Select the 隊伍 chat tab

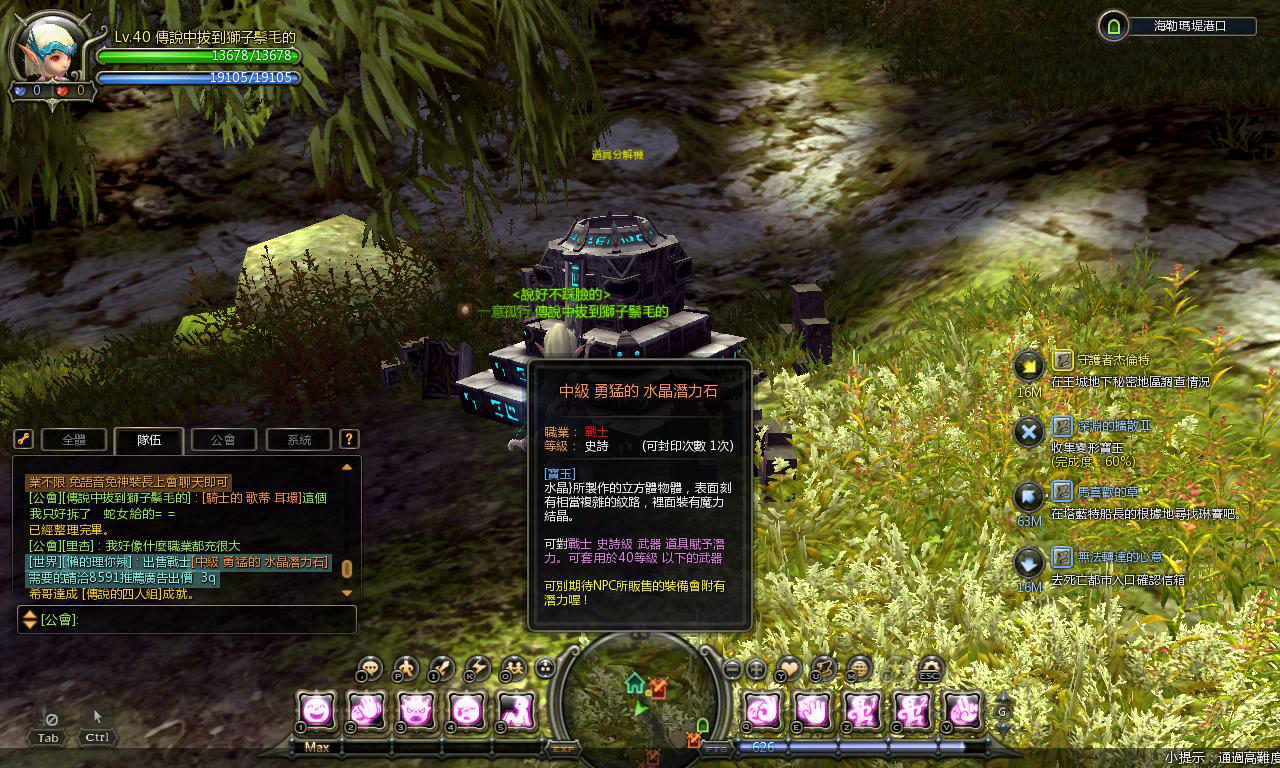(149, 439)
